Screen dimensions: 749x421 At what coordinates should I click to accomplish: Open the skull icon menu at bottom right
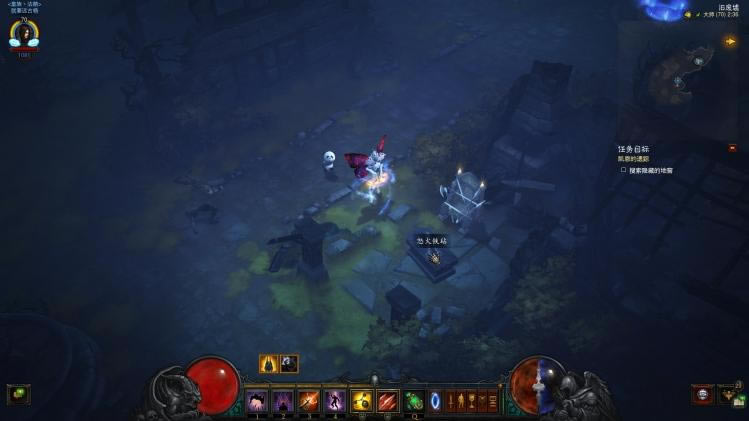pyautogui.click(x=703, y=394)
